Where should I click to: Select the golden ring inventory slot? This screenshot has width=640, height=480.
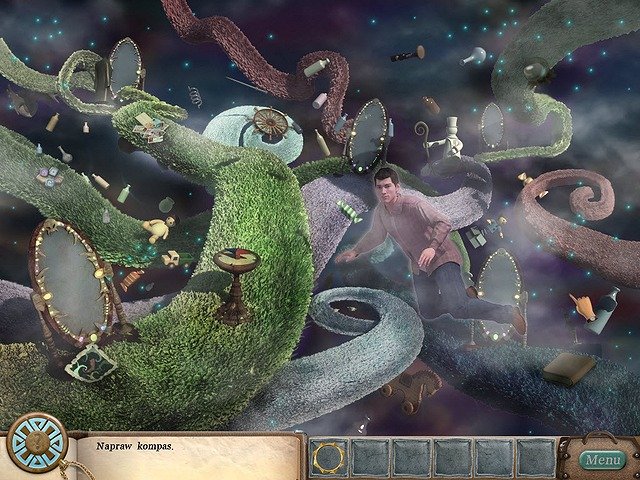coord(328,457)
